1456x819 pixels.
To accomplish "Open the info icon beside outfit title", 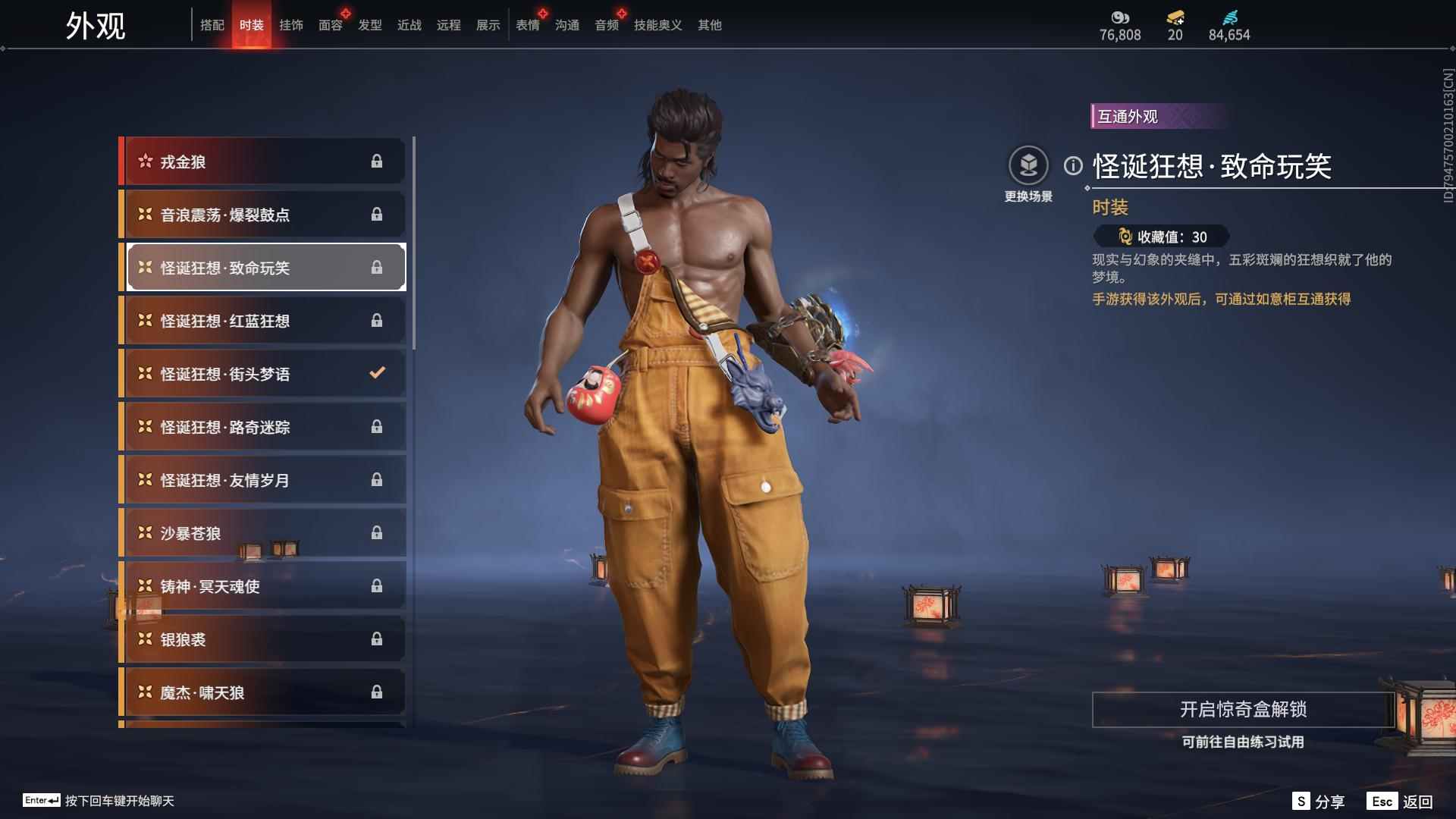I will click(1073, 165).
